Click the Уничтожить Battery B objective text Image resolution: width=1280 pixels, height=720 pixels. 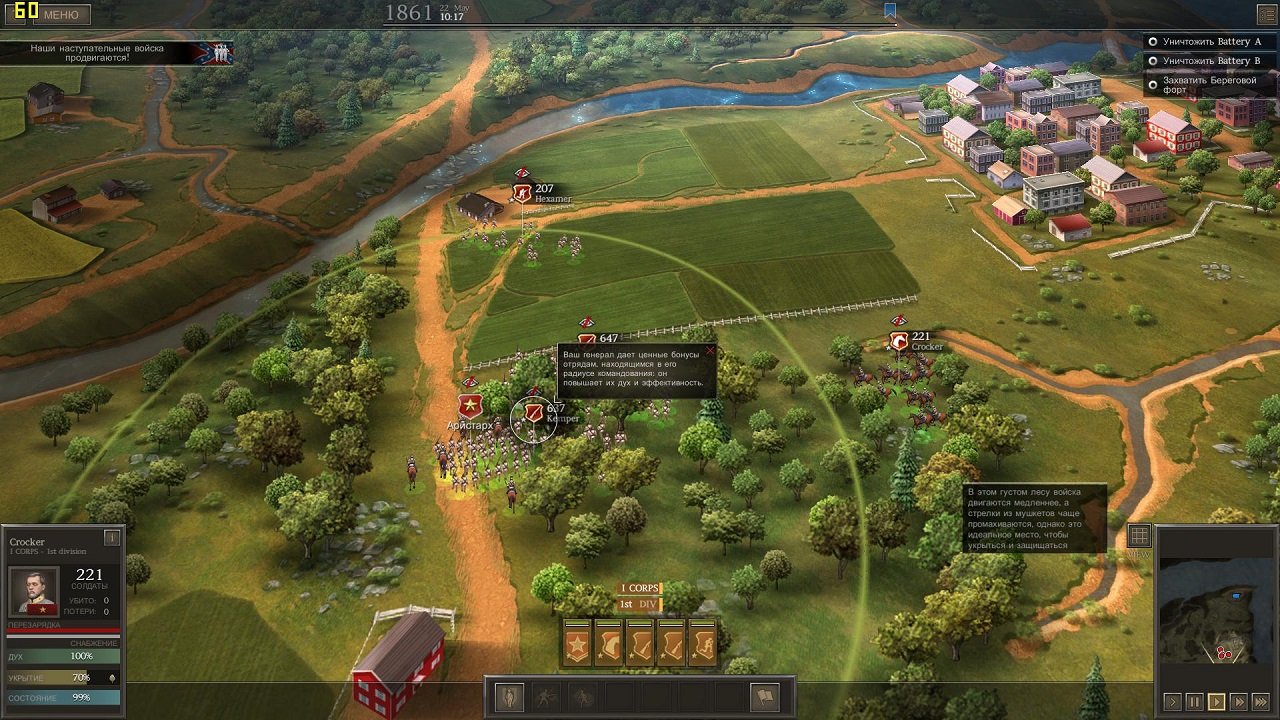1212,60
